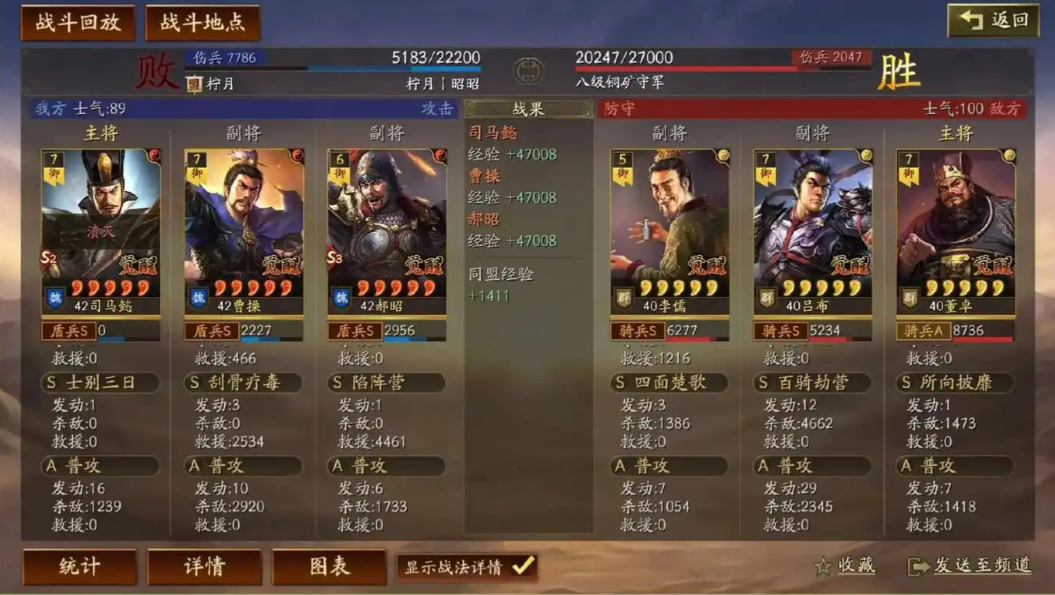
Task: Open the 统计 statistics view
Action: [79, 567]
